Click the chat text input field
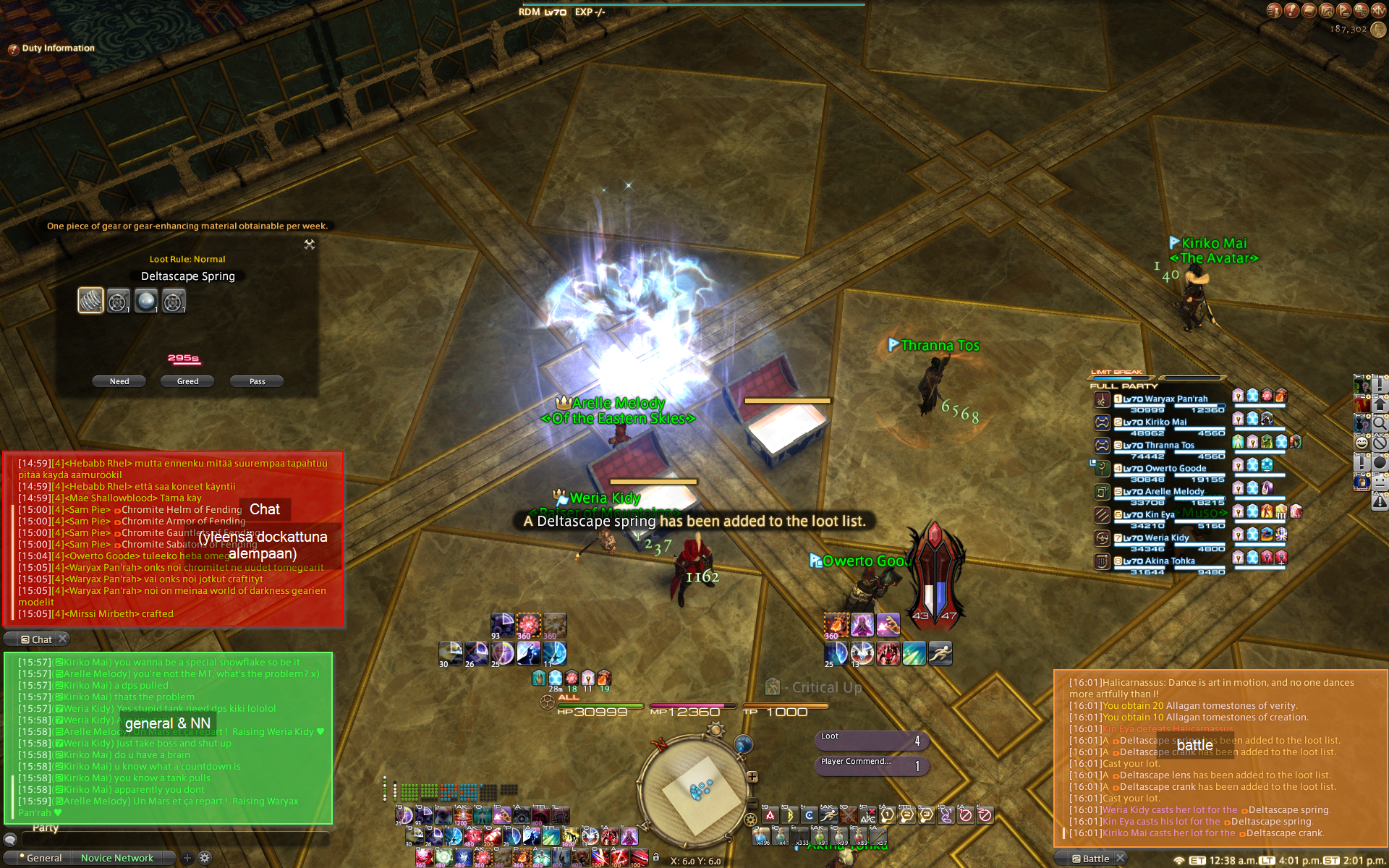Viewport: 1389px width, 868px height. (174, 839)
